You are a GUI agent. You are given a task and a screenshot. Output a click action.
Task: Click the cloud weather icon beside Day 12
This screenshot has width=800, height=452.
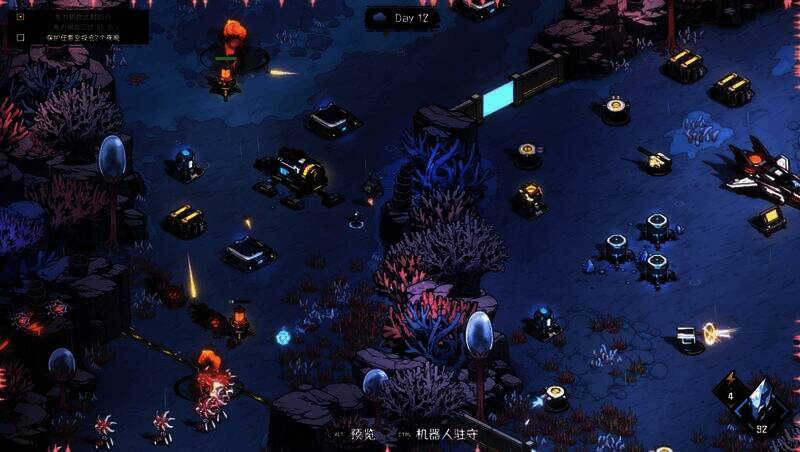tap(381, 18)
